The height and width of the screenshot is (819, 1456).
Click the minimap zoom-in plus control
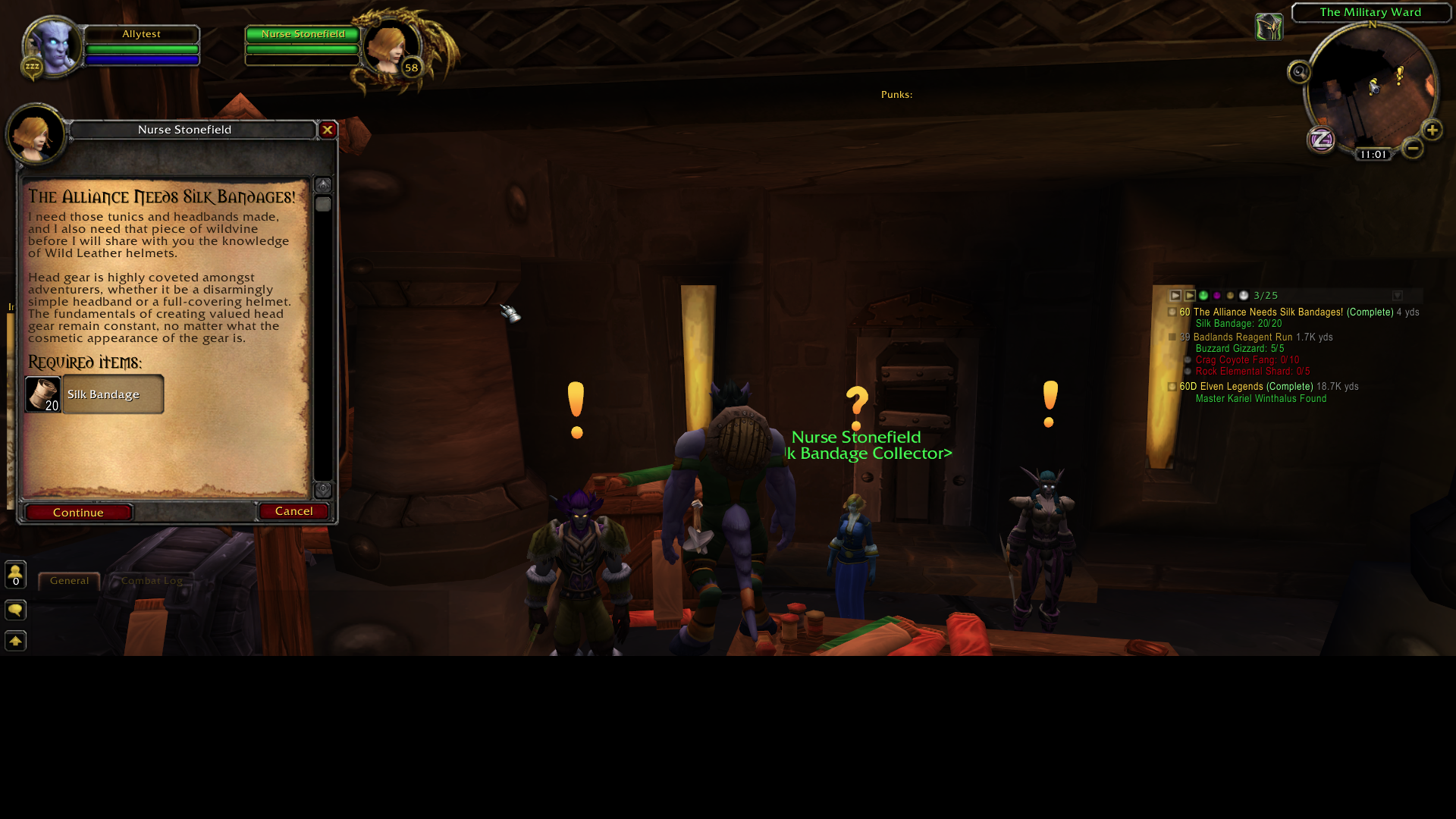1432,131
